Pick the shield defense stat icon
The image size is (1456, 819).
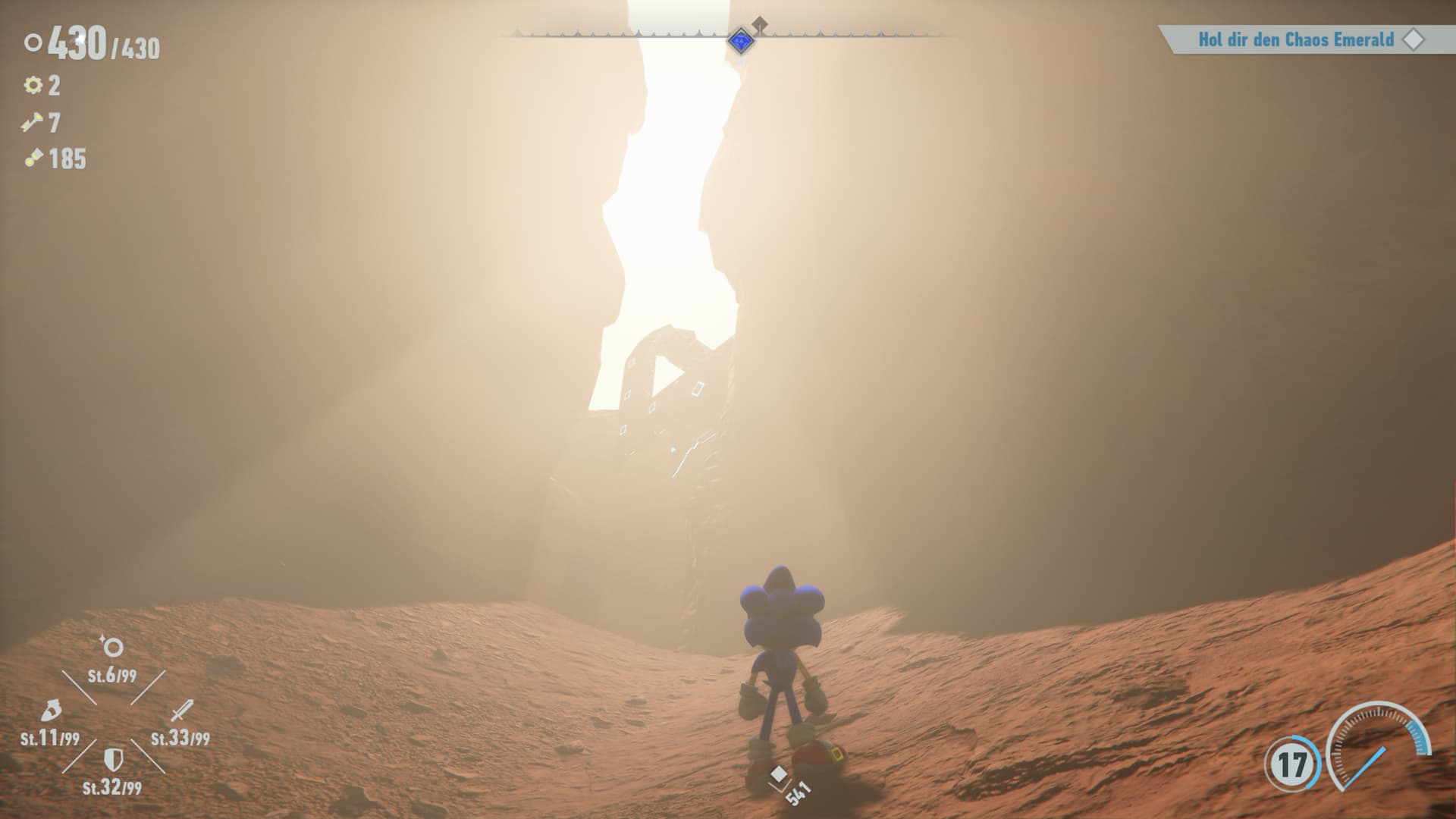(112, 760)
